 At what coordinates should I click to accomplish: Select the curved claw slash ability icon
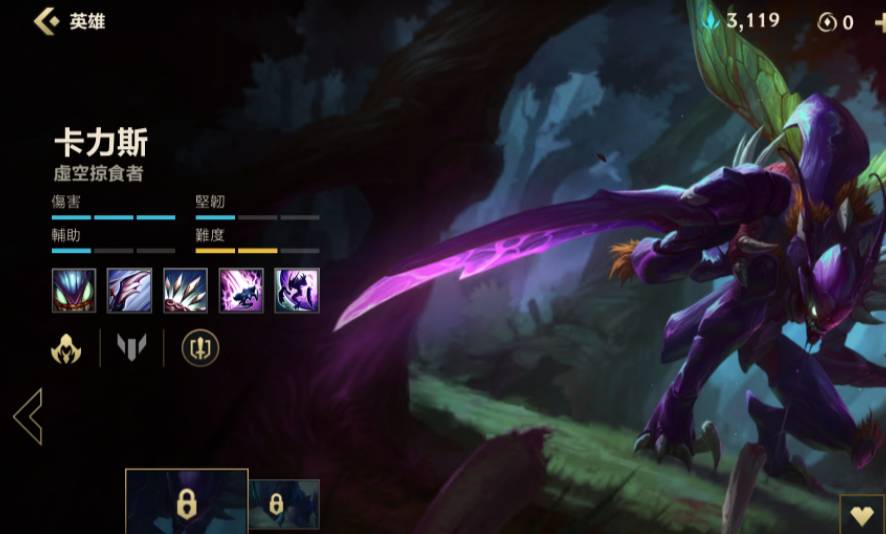(x=129, y=290)
